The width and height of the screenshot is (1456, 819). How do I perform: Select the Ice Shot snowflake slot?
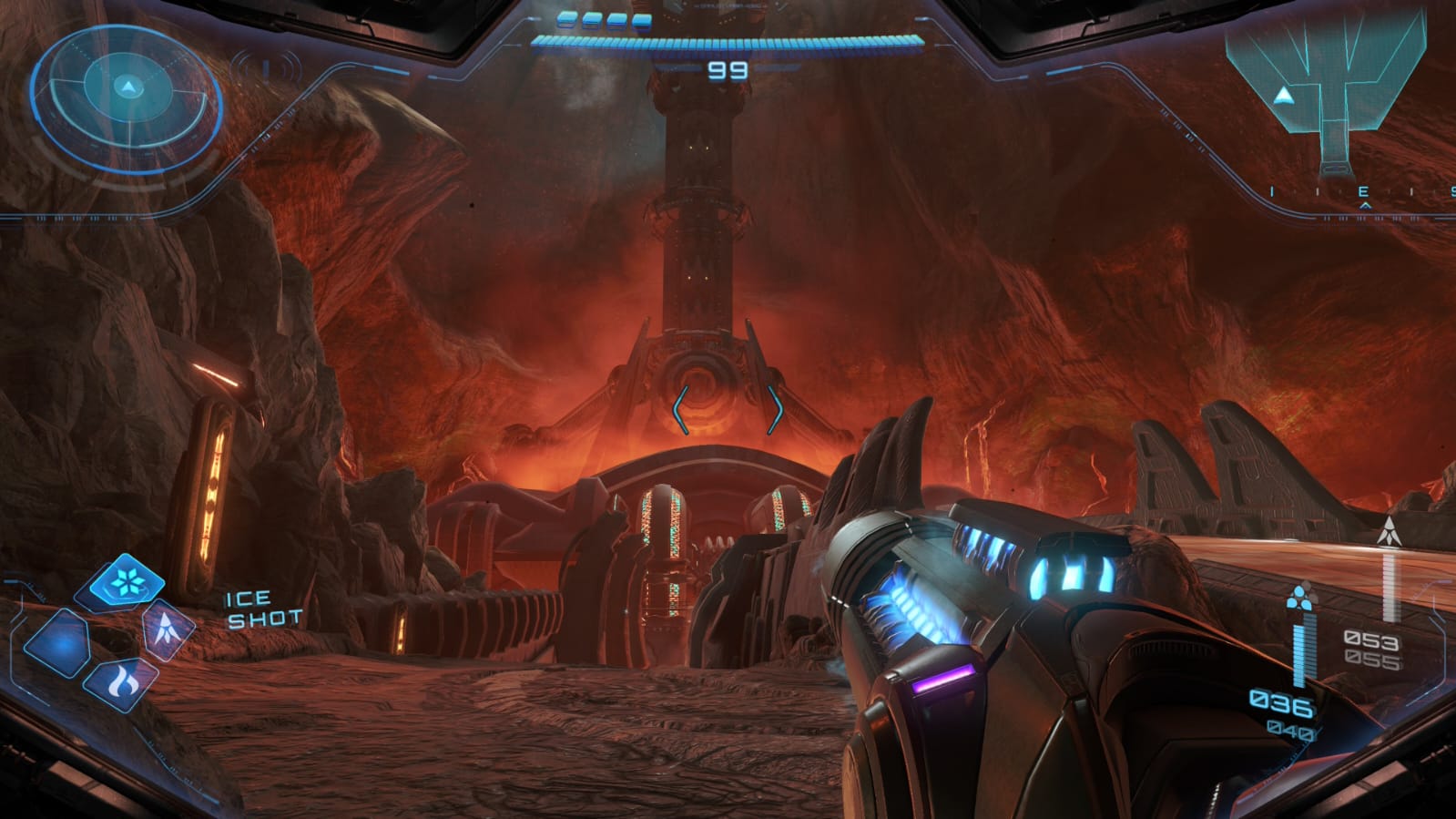pyautogui.click(x=126, y=580)
